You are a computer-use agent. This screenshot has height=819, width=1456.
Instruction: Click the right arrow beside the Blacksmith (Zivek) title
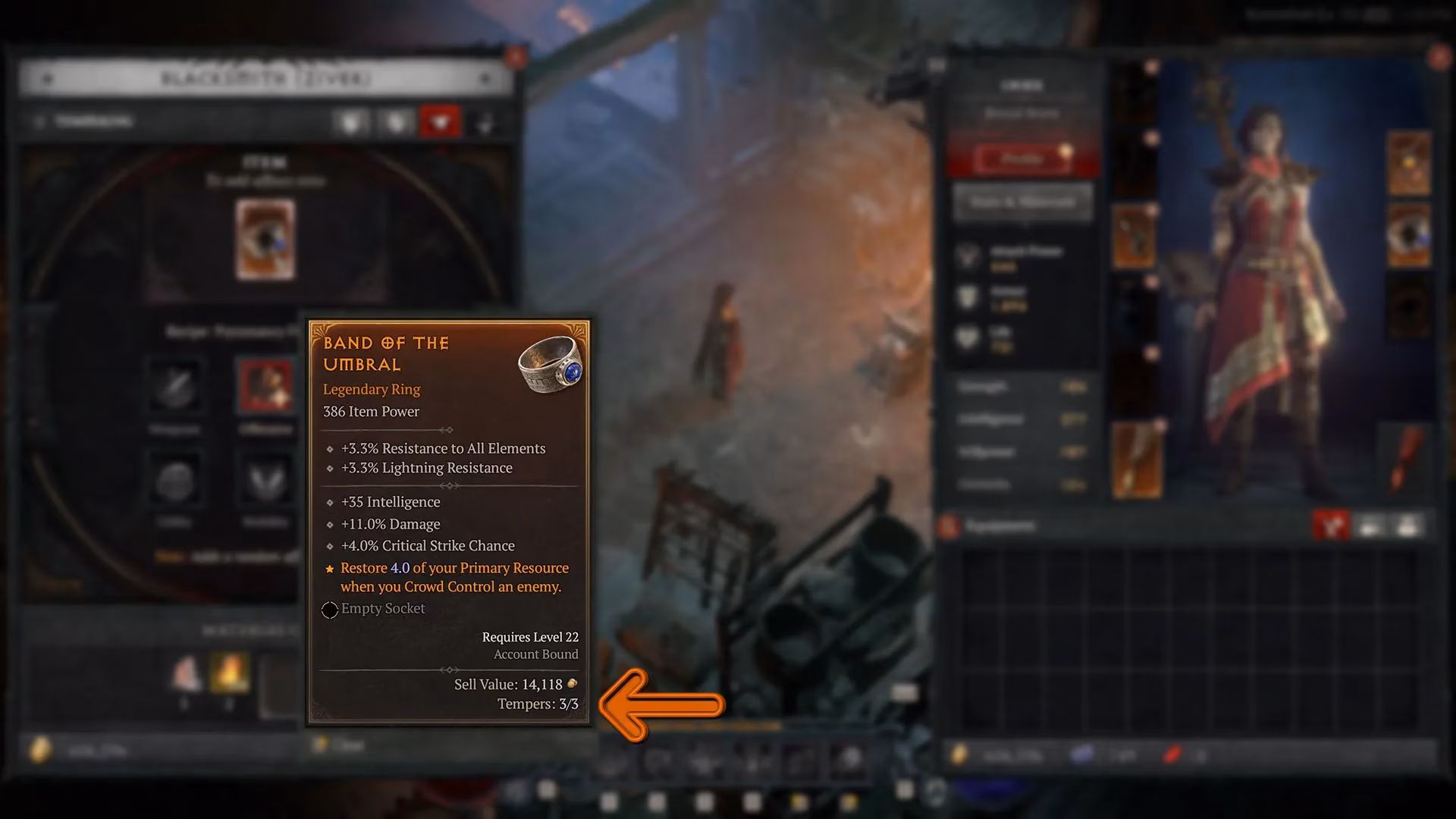[485, 78]
